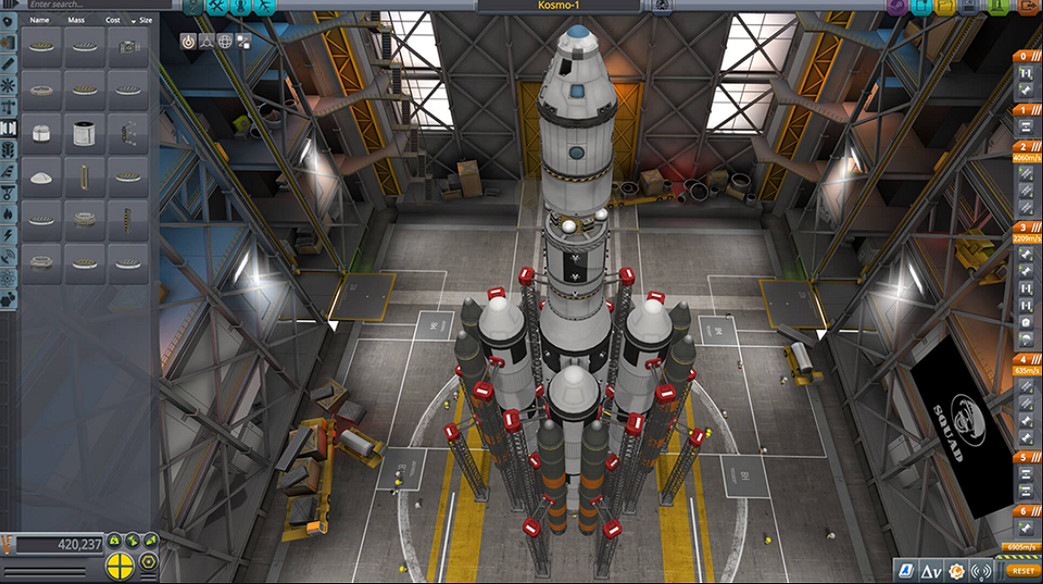The image size is (1043, 584).
Task: Pick the white nose cone part
Action: (41, 178)
